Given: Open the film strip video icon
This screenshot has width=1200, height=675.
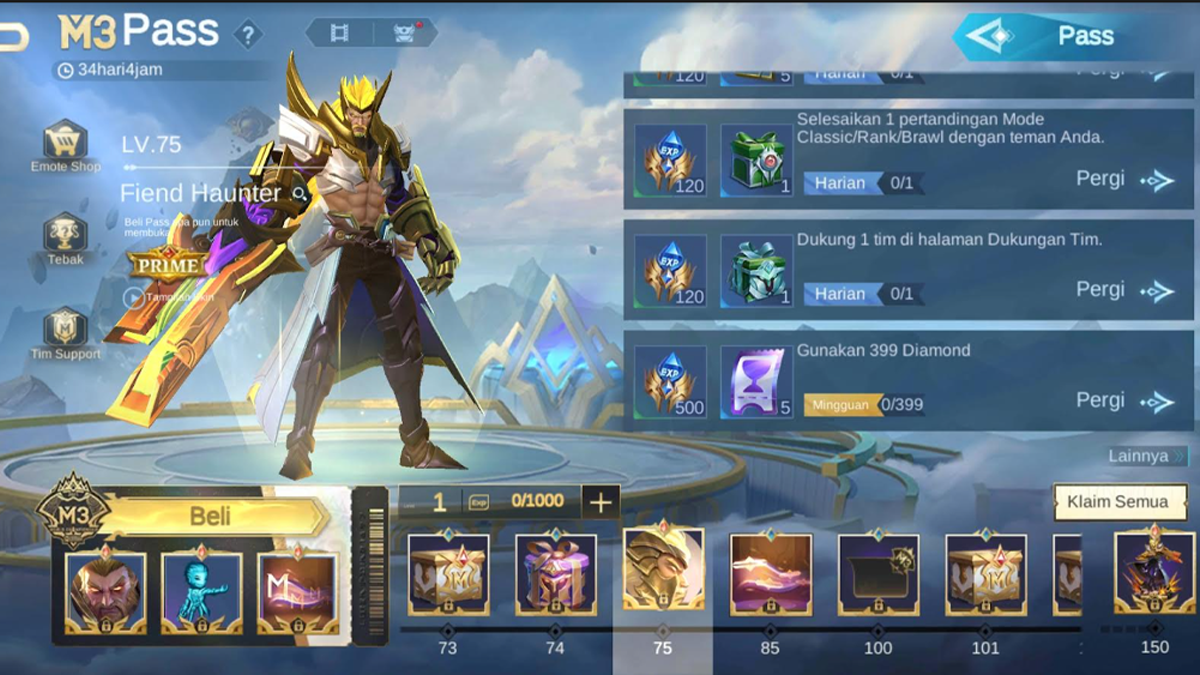Looking at the screenshot, I should (x=340, y=33).
